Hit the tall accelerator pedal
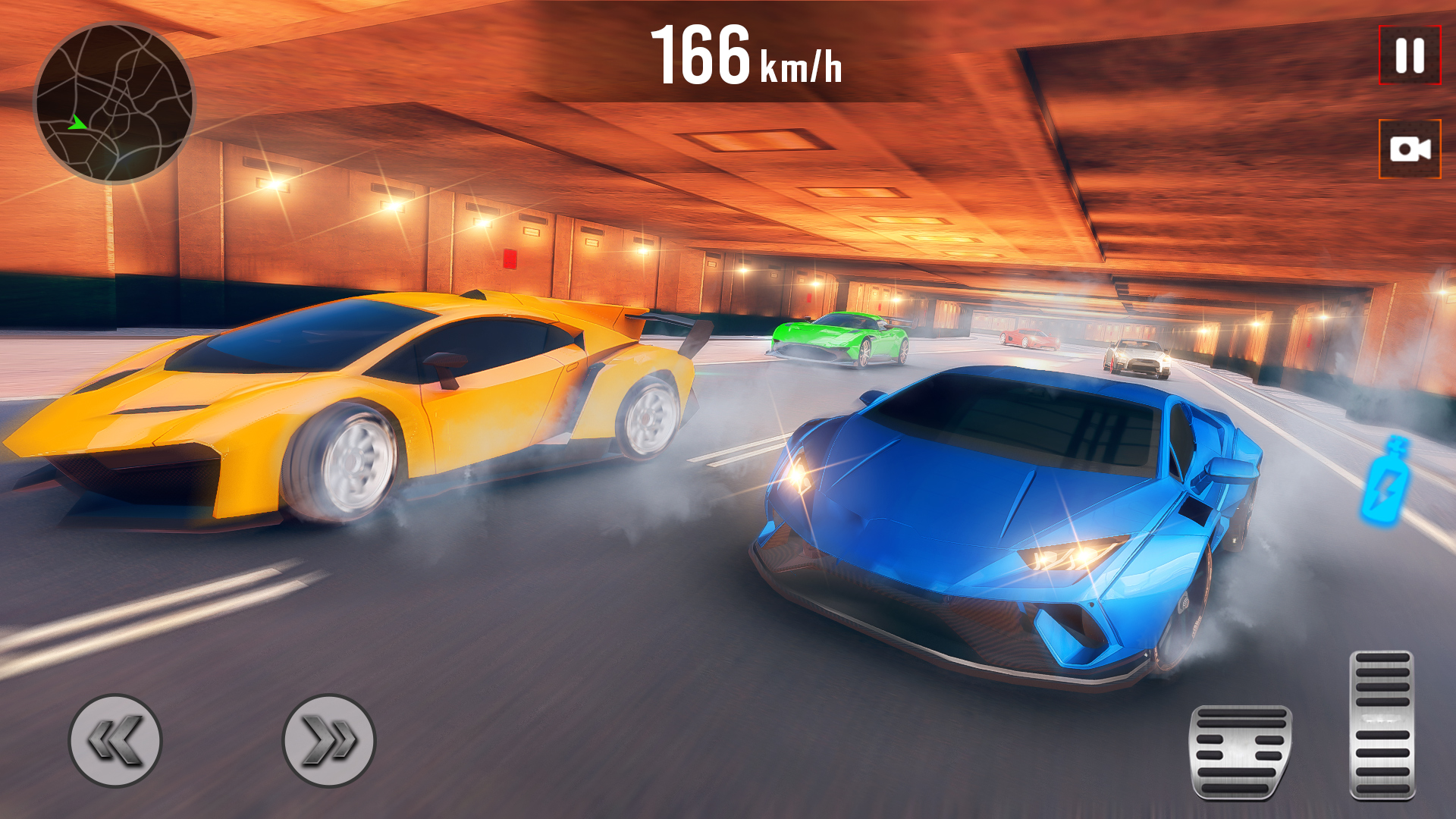Image resolution: width=1456 pixels, height=819 pixels. coord(1382,724)
